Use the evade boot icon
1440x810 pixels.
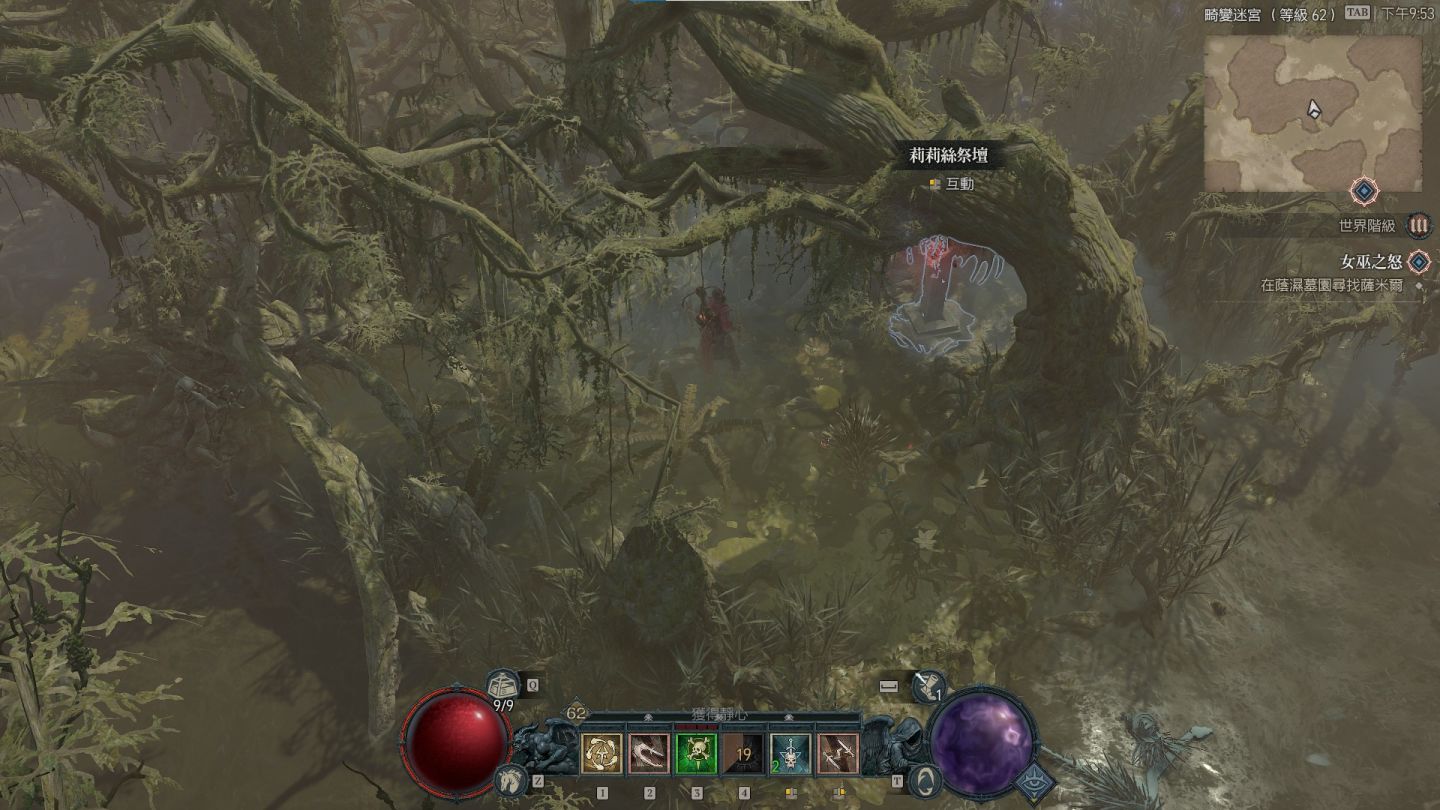(x=927, y=686)
